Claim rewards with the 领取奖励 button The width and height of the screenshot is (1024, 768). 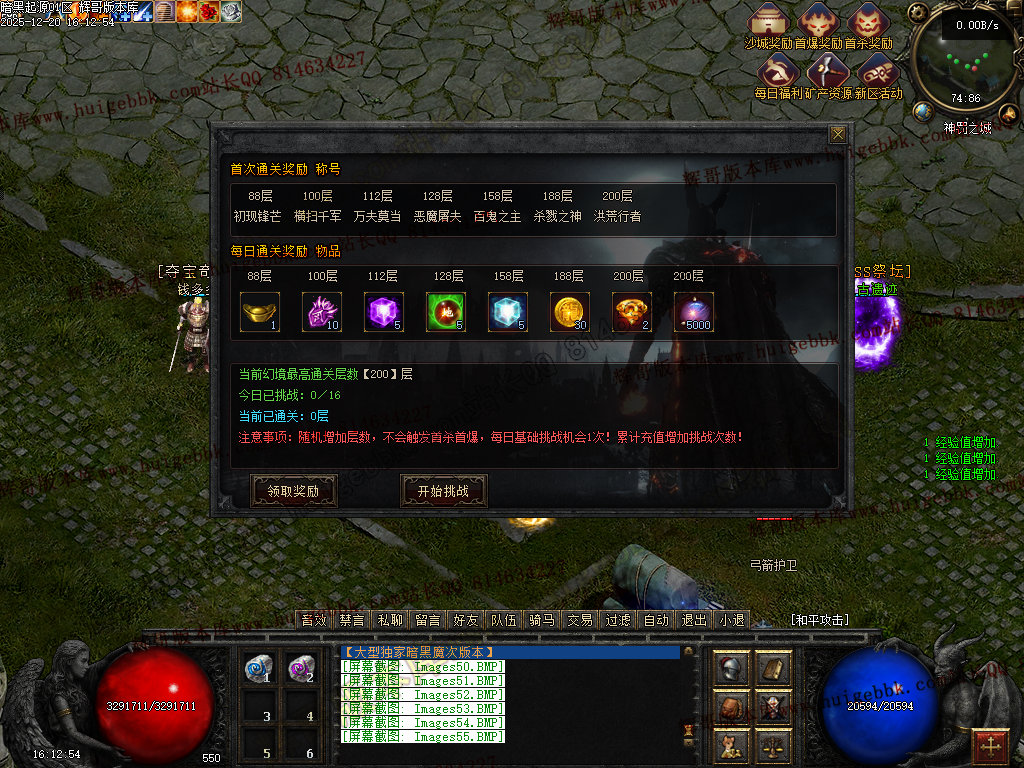point(293,491)
